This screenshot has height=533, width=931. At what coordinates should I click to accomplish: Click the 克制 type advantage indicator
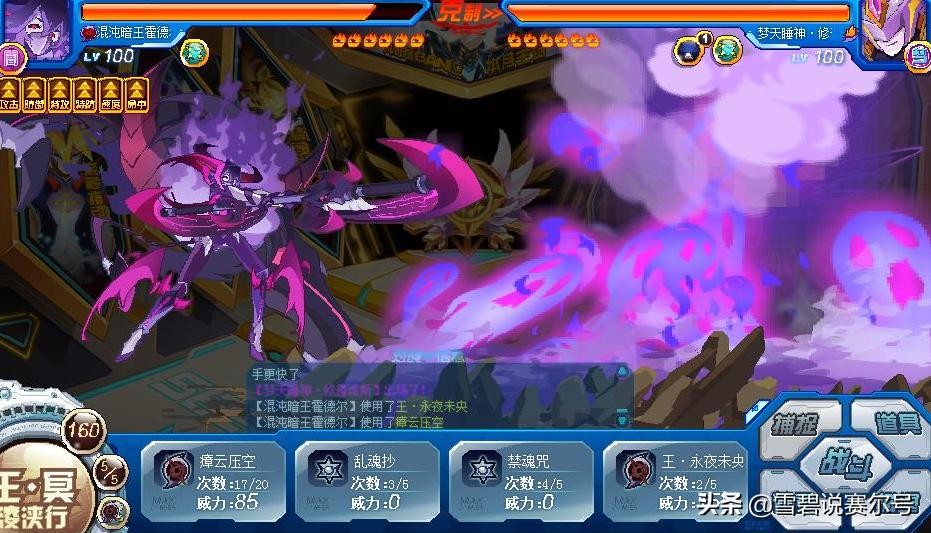coord(466,14)
